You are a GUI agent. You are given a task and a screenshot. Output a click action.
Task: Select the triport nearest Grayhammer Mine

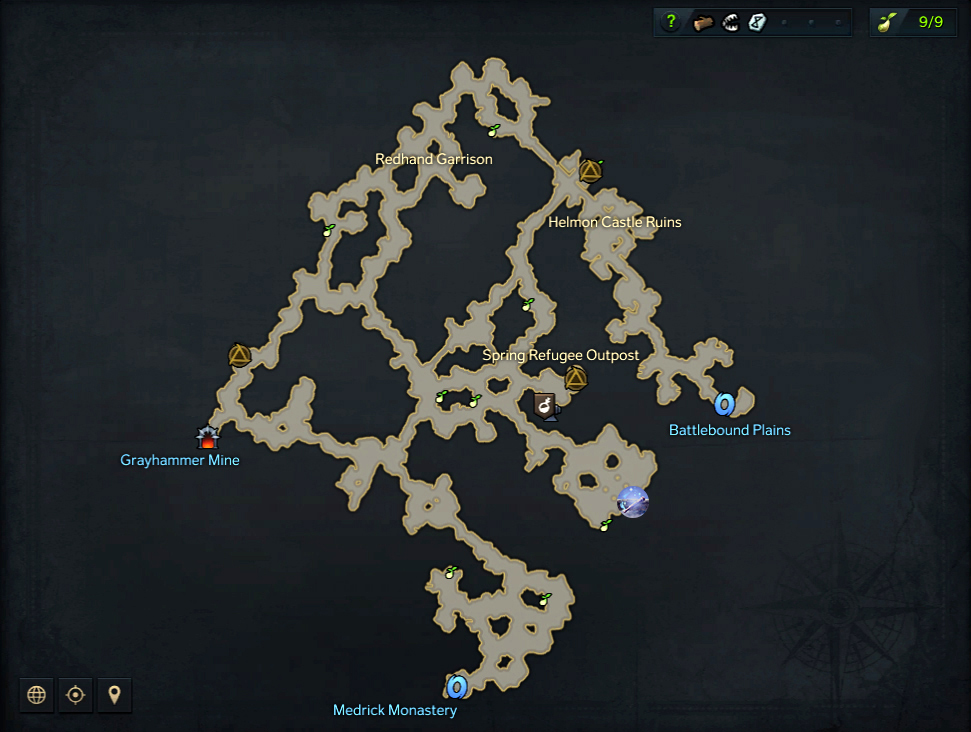coord(239,354)
